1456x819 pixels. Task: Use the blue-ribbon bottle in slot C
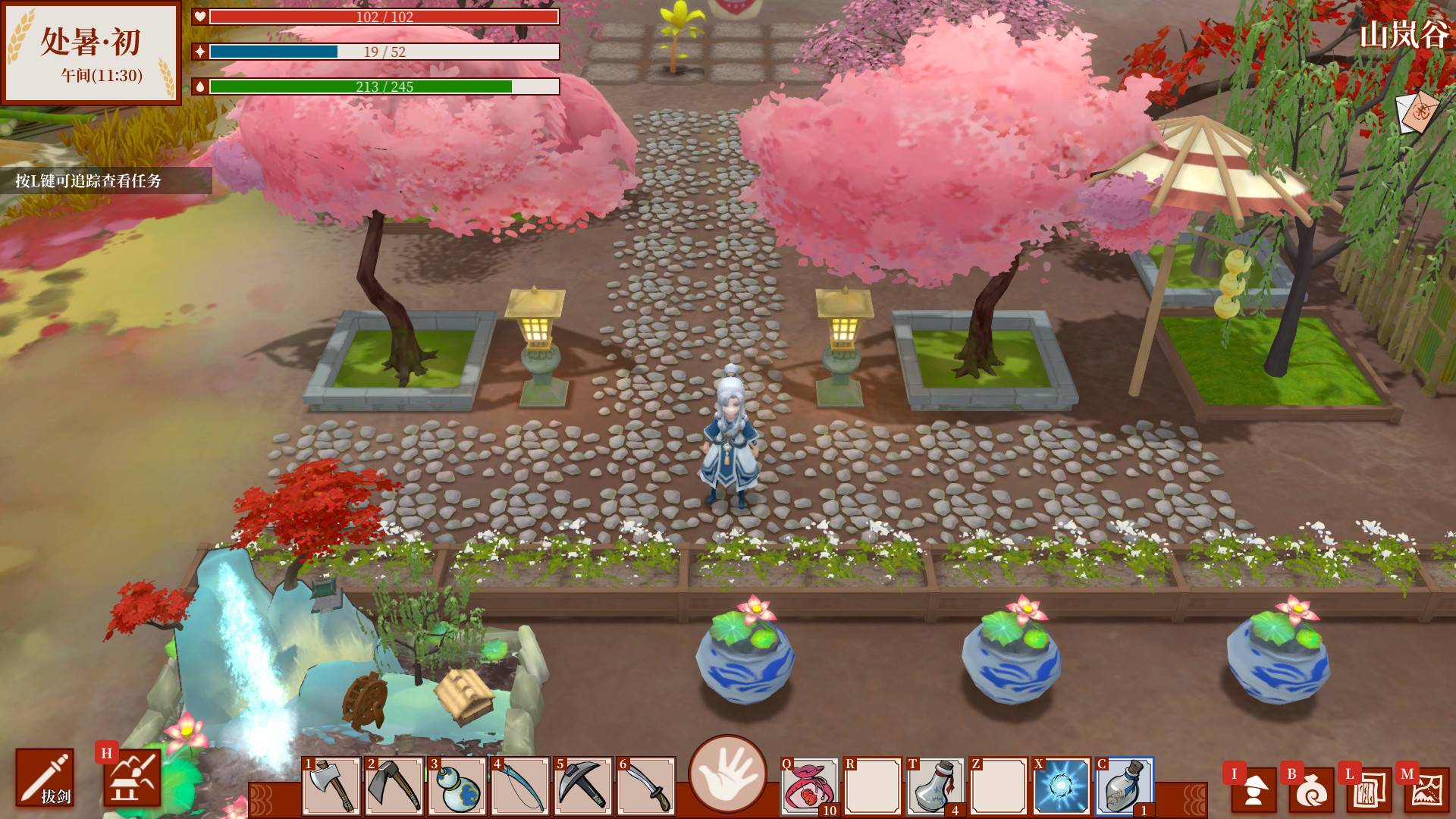coord(1124,786)
